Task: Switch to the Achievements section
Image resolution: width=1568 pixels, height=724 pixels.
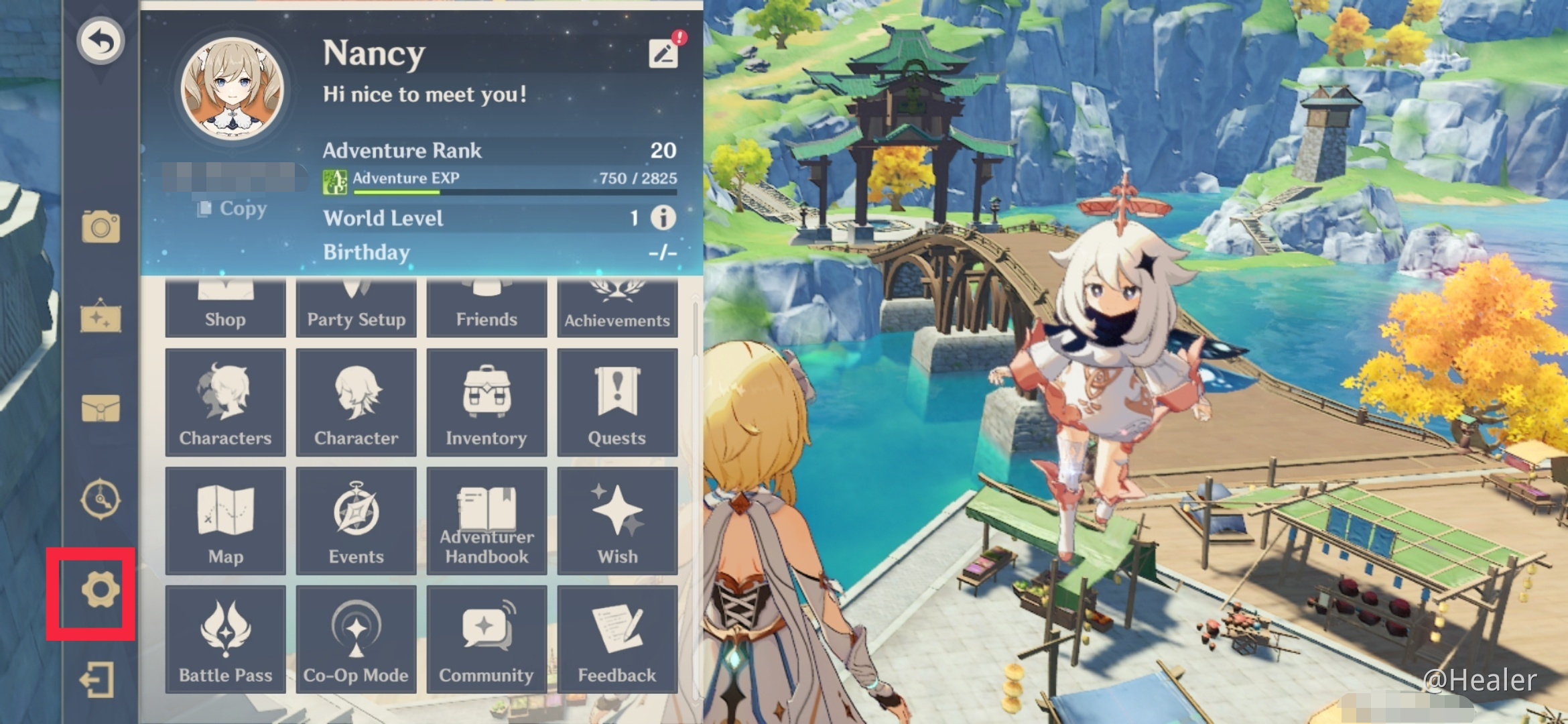Action: 617,302
